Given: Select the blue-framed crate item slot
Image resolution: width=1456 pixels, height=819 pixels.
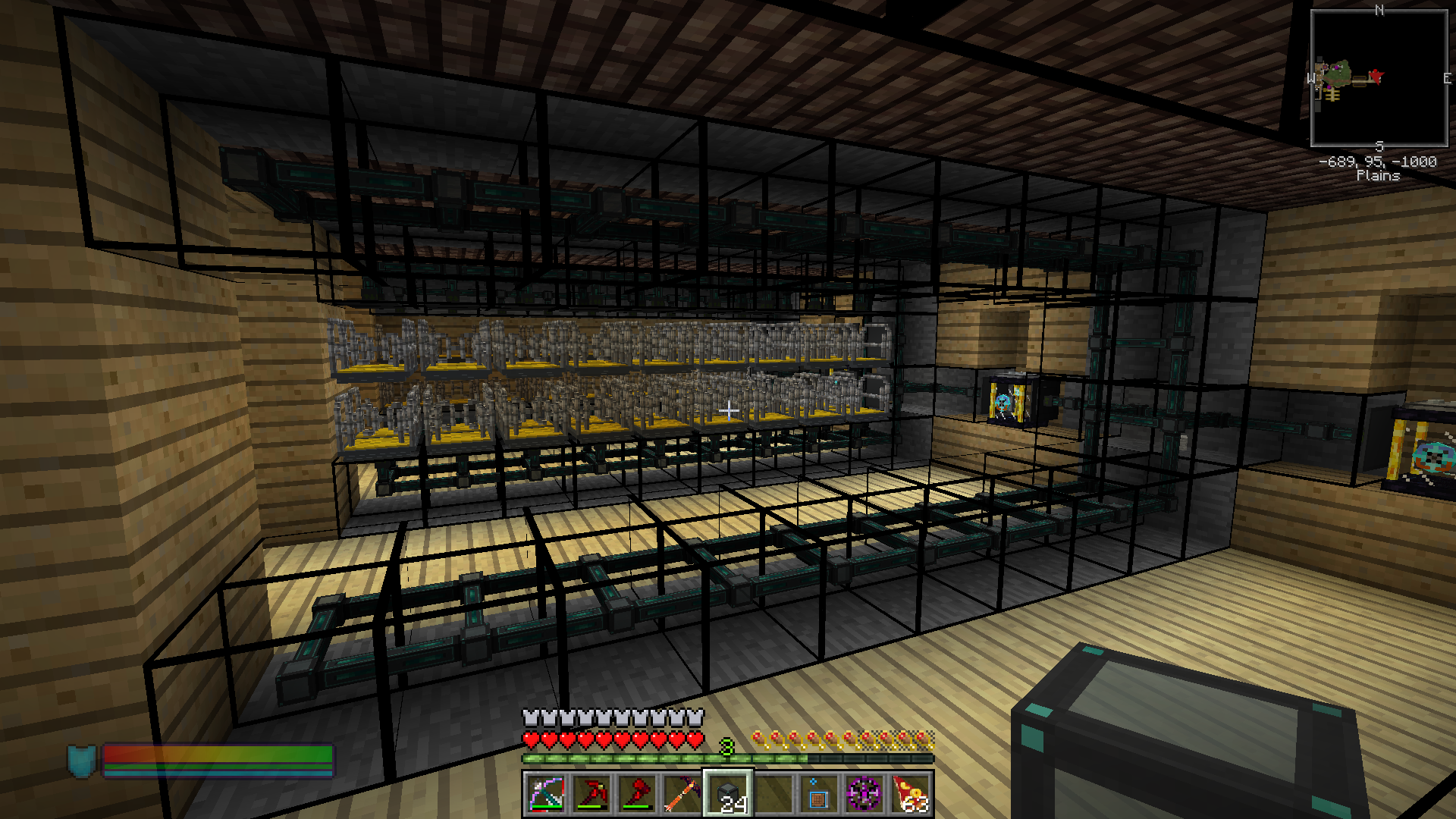Looking at the screenshot, I should pyautogui.click(x=819, y=794).
